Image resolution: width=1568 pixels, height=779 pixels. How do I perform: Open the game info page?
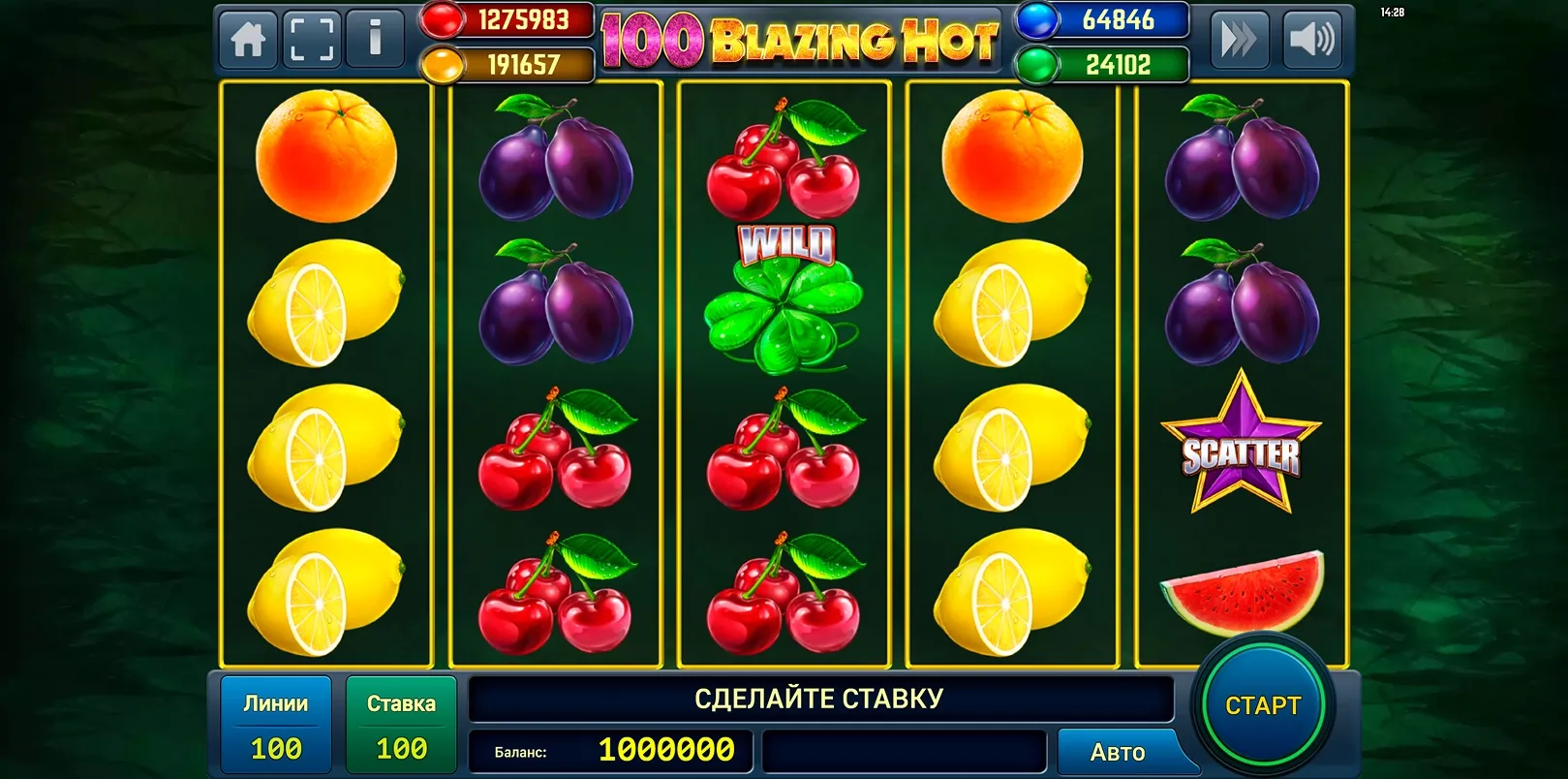coord(375,41)
